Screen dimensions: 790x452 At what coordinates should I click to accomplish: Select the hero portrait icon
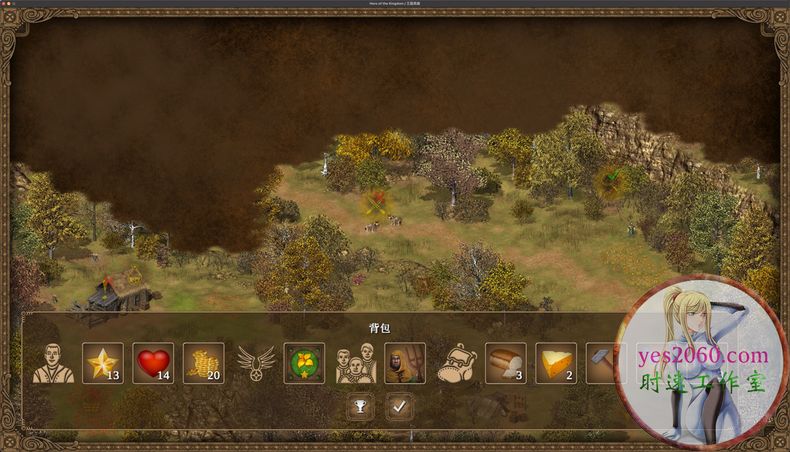tap(53, 364)
